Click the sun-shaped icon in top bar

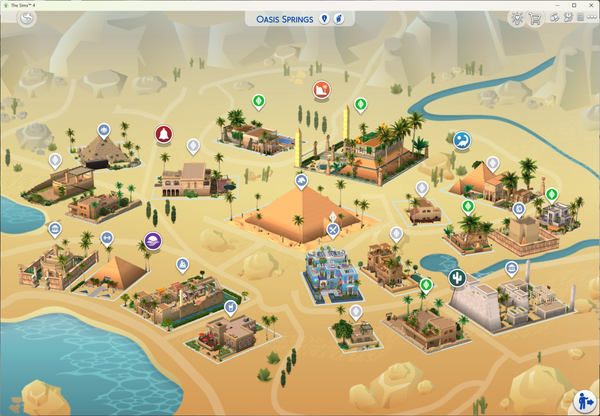tap(516, 18)
